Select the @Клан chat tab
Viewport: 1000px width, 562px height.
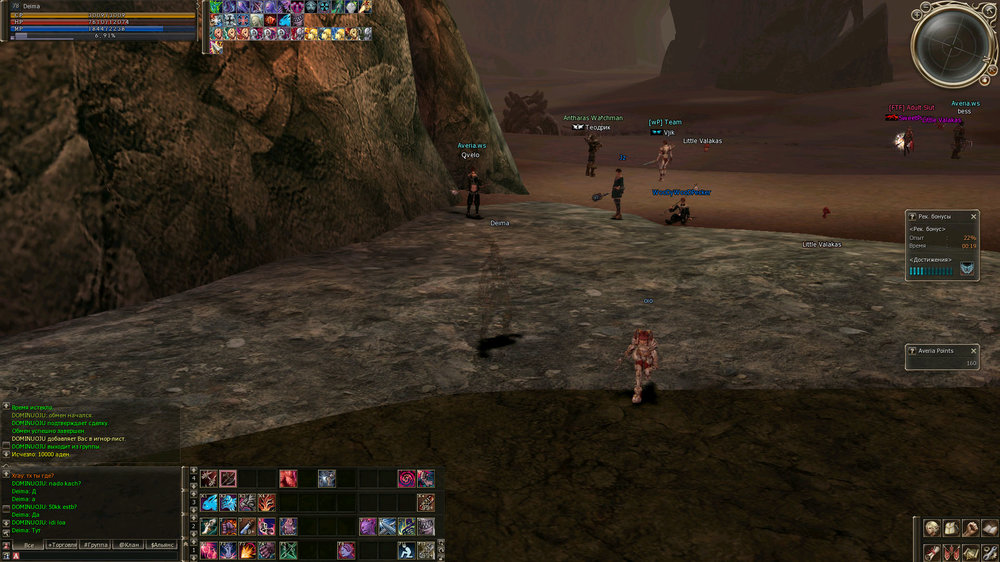point(128,545)
